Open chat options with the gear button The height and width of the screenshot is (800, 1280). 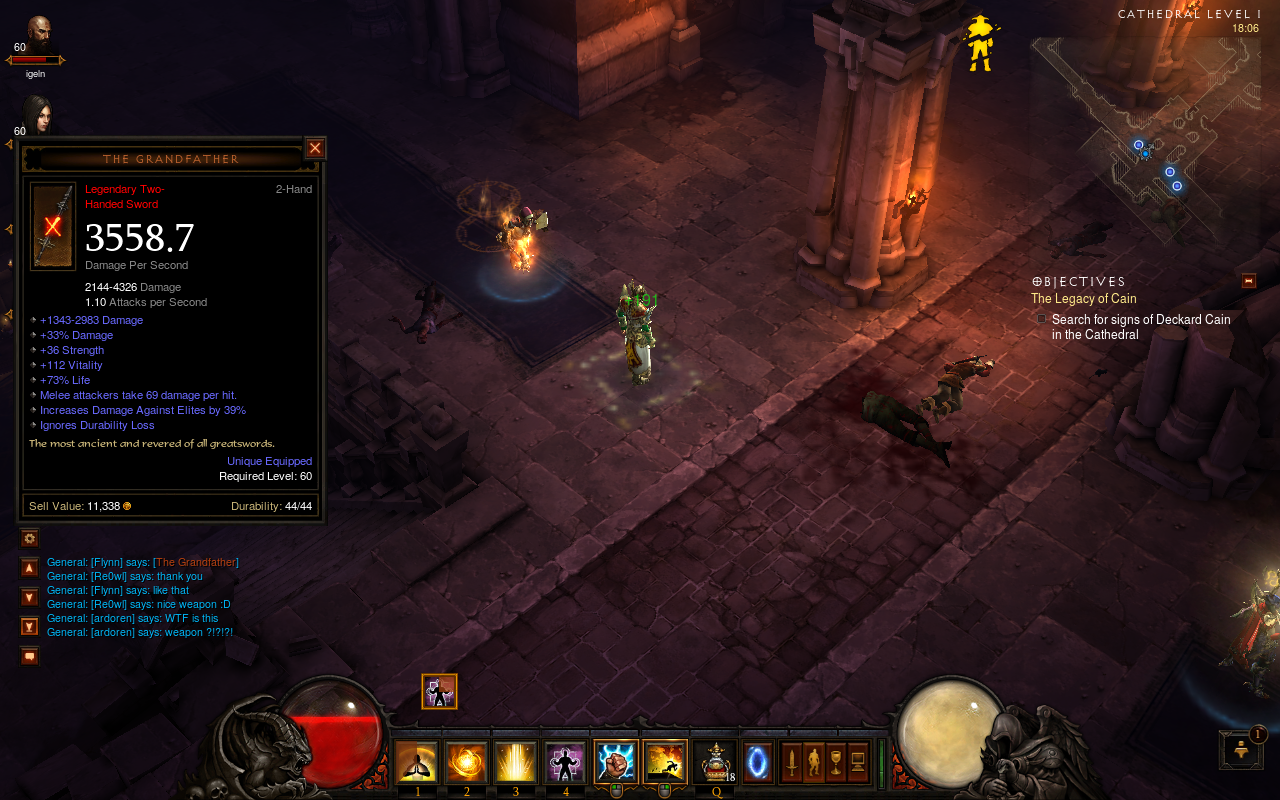[x=30, y=538]
